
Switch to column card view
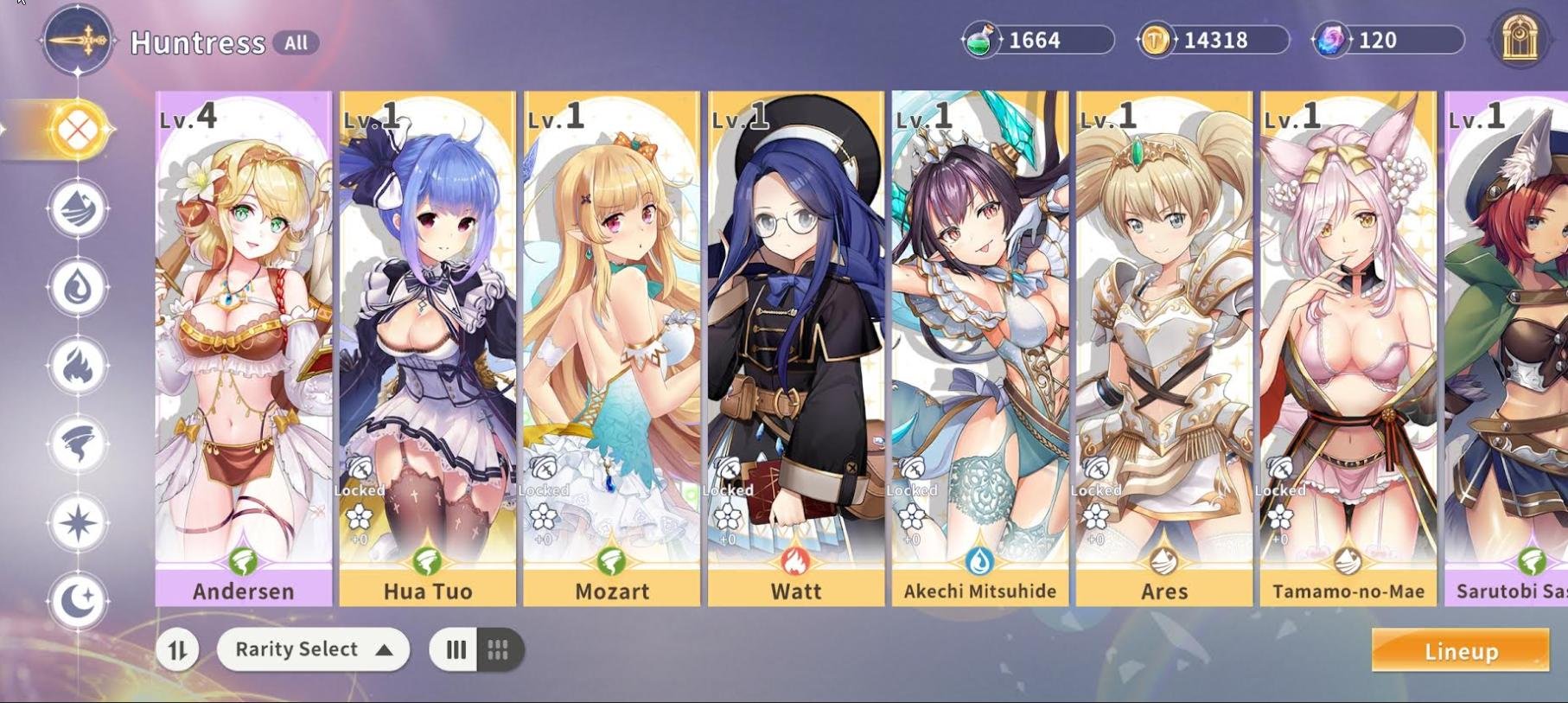click(x=456, y=649)
